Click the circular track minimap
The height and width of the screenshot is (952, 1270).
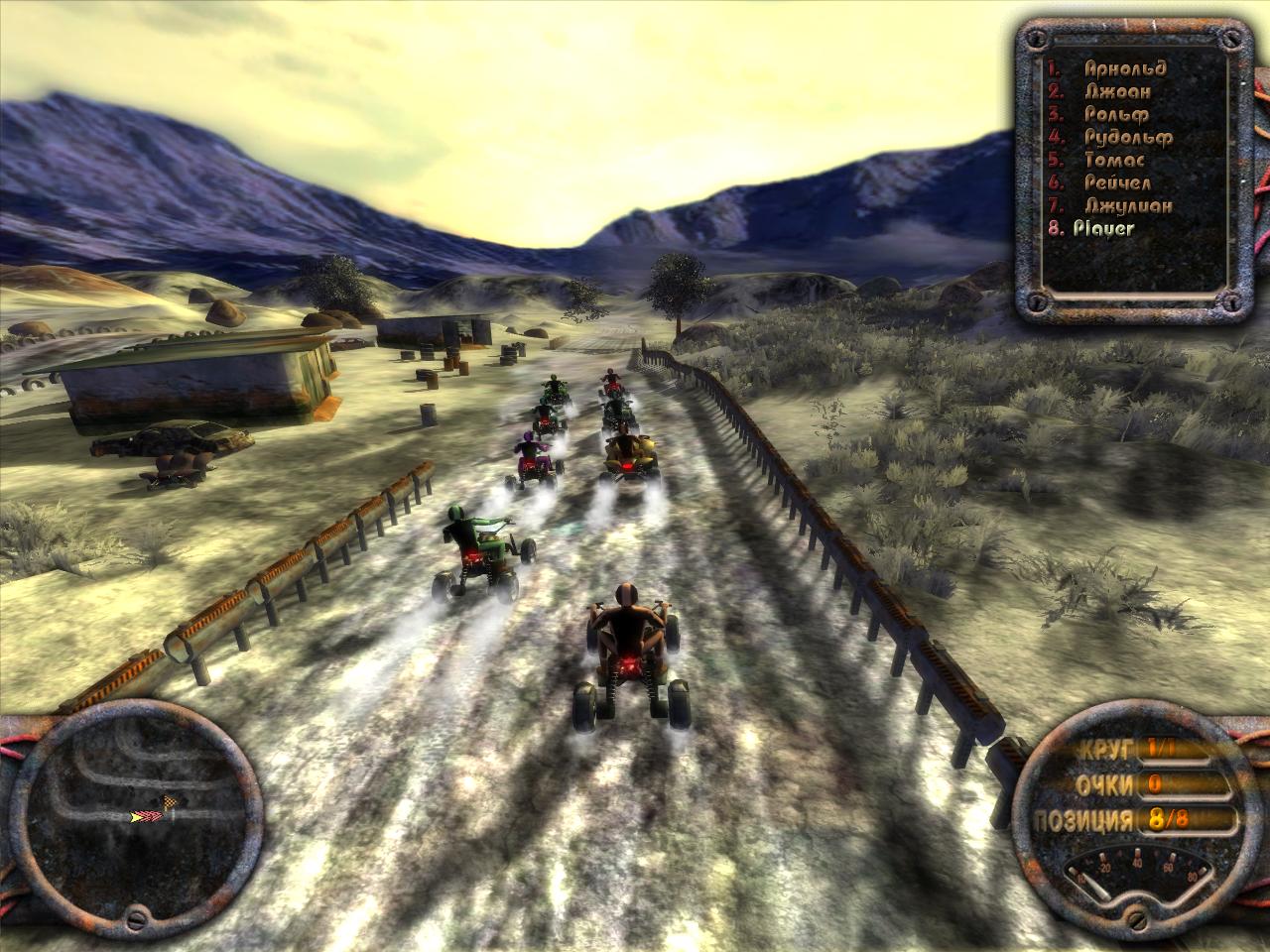pyautogui.click(x=134, y=816)
